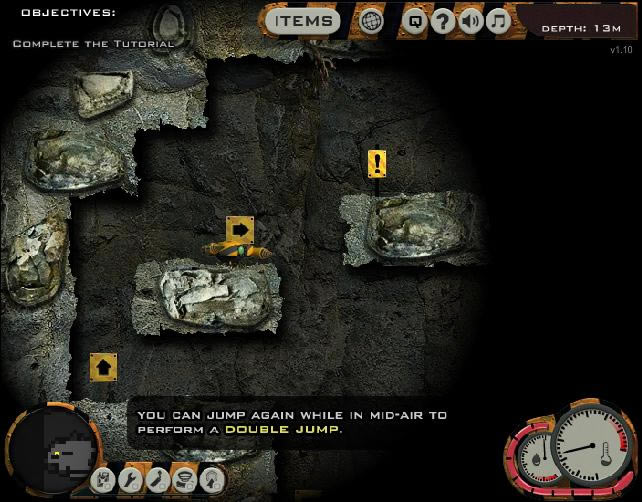This screenshot has width=642, height=502.
Task: Toggle music with the note button
Action: tap(497, 21)
